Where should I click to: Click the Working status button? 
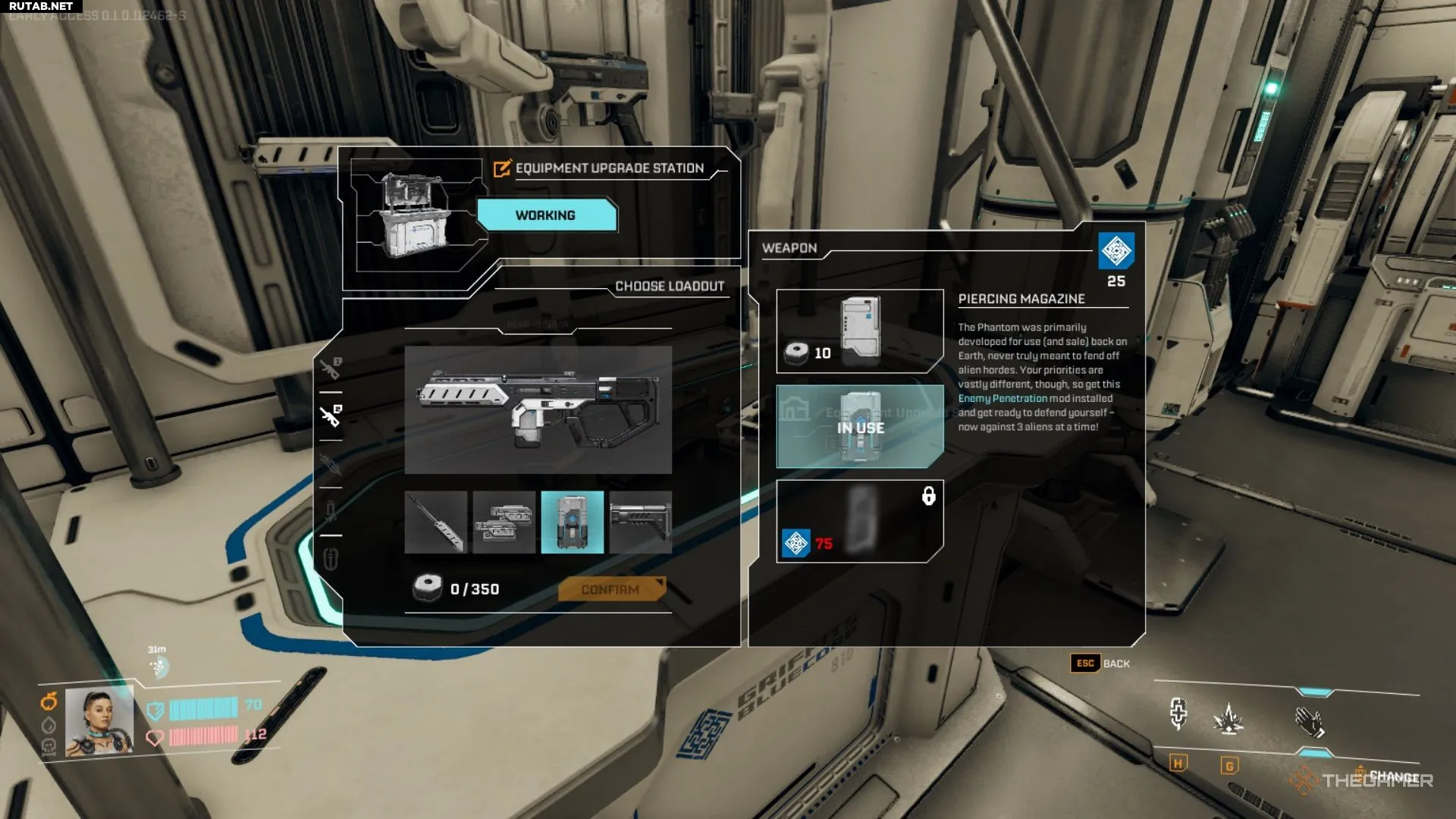(546, 215)
